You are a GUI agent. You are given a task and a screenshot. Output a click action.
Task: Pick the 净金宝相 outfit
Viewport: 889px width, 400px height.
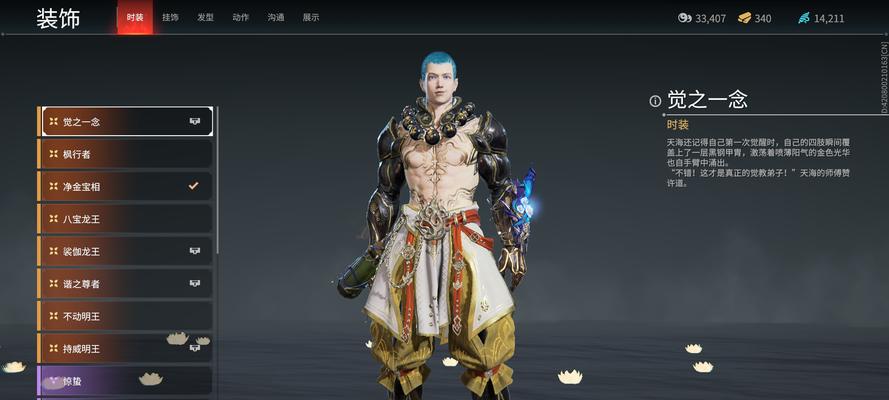(x=125, y=187)
